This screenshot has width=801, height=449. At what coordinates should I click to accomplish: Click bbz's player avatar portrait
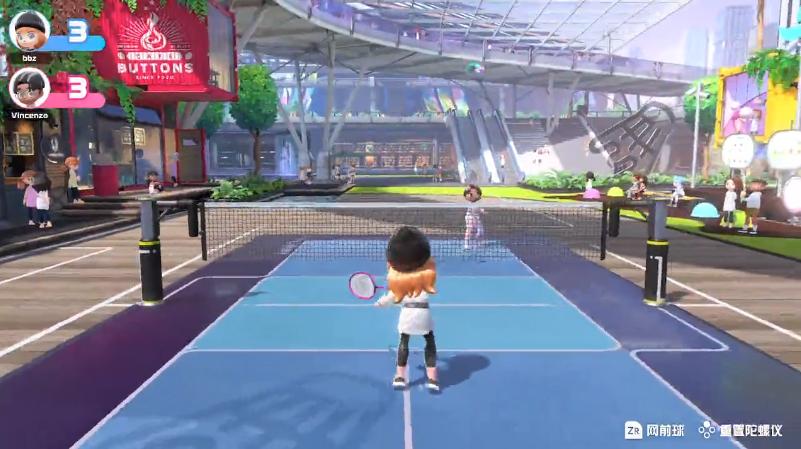coord(29,30)
